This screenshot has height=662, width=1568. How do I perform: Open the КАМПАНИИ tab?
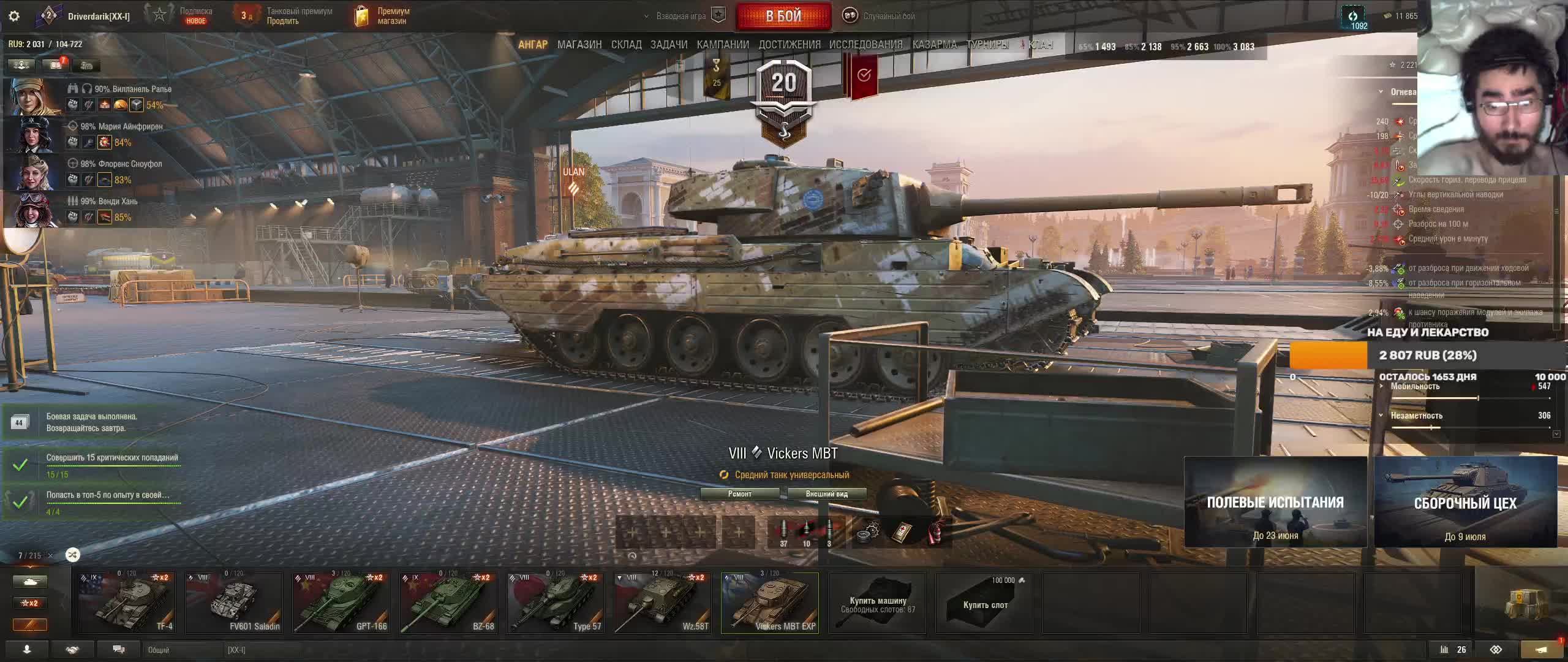pyautogui.click(x=723, y=45)
